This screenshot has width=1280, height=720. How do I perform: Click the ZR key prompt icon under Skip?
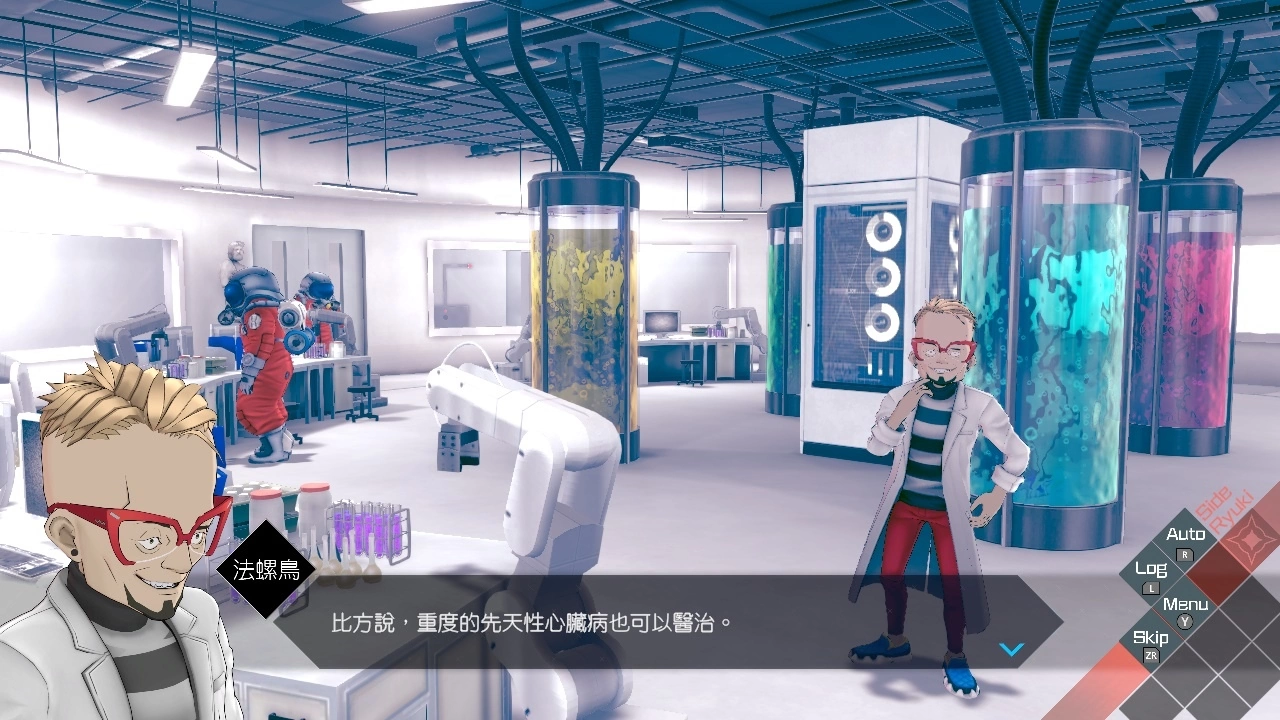(x=1152, y=655)
